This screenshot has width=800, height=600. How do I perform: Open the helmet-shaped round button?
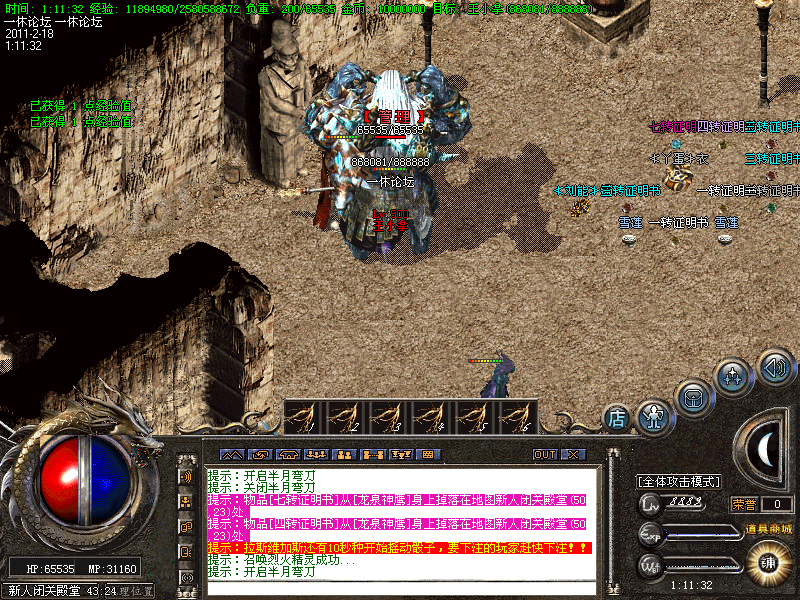(x=694, y=396)
